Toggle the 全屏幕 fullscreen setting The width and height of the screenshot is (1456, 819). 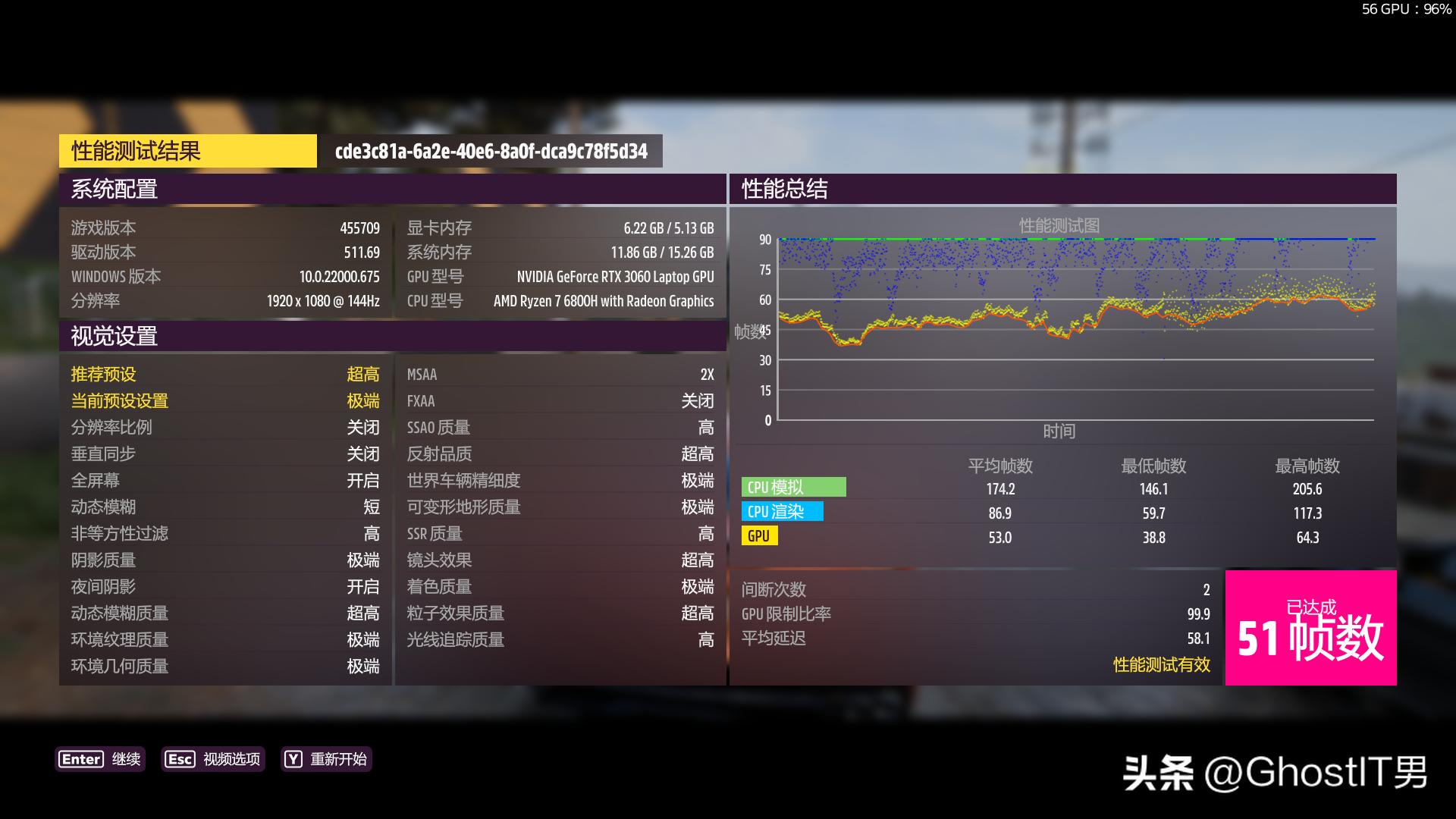(224, 480)
